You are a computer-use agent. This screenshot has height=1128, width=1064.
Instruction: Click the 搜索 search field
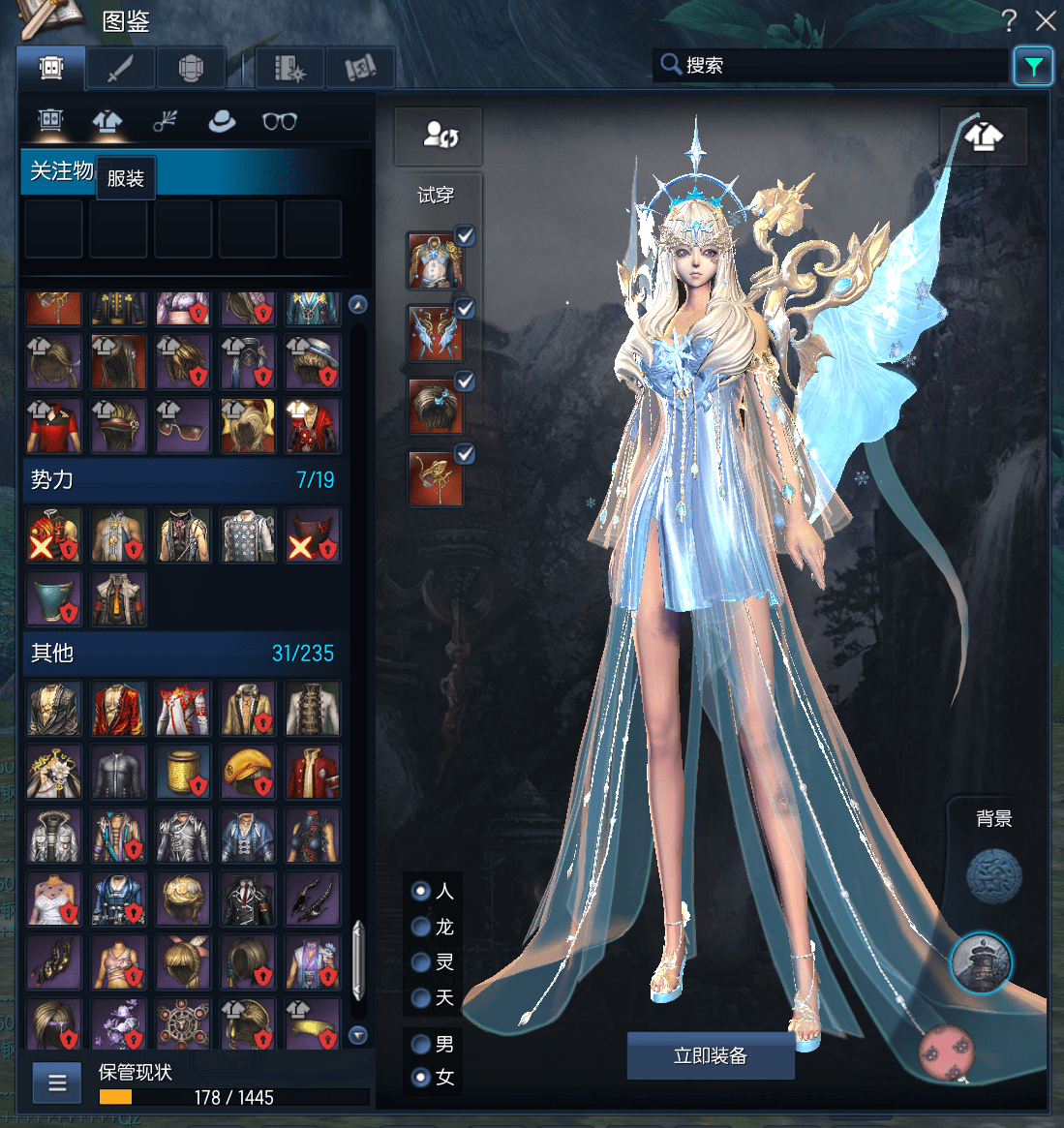tap(833, 66)
